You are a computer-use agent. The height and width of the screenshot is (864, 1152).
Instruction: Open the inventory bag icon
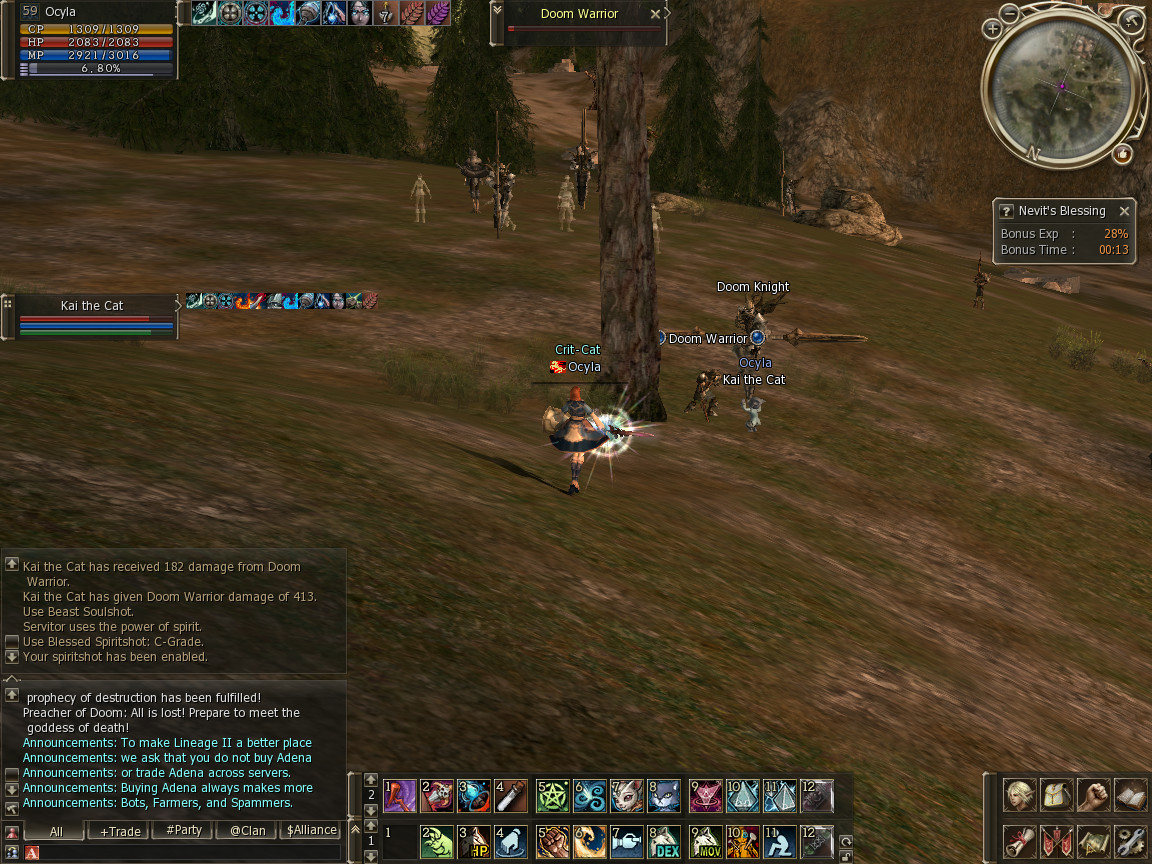1057,796
